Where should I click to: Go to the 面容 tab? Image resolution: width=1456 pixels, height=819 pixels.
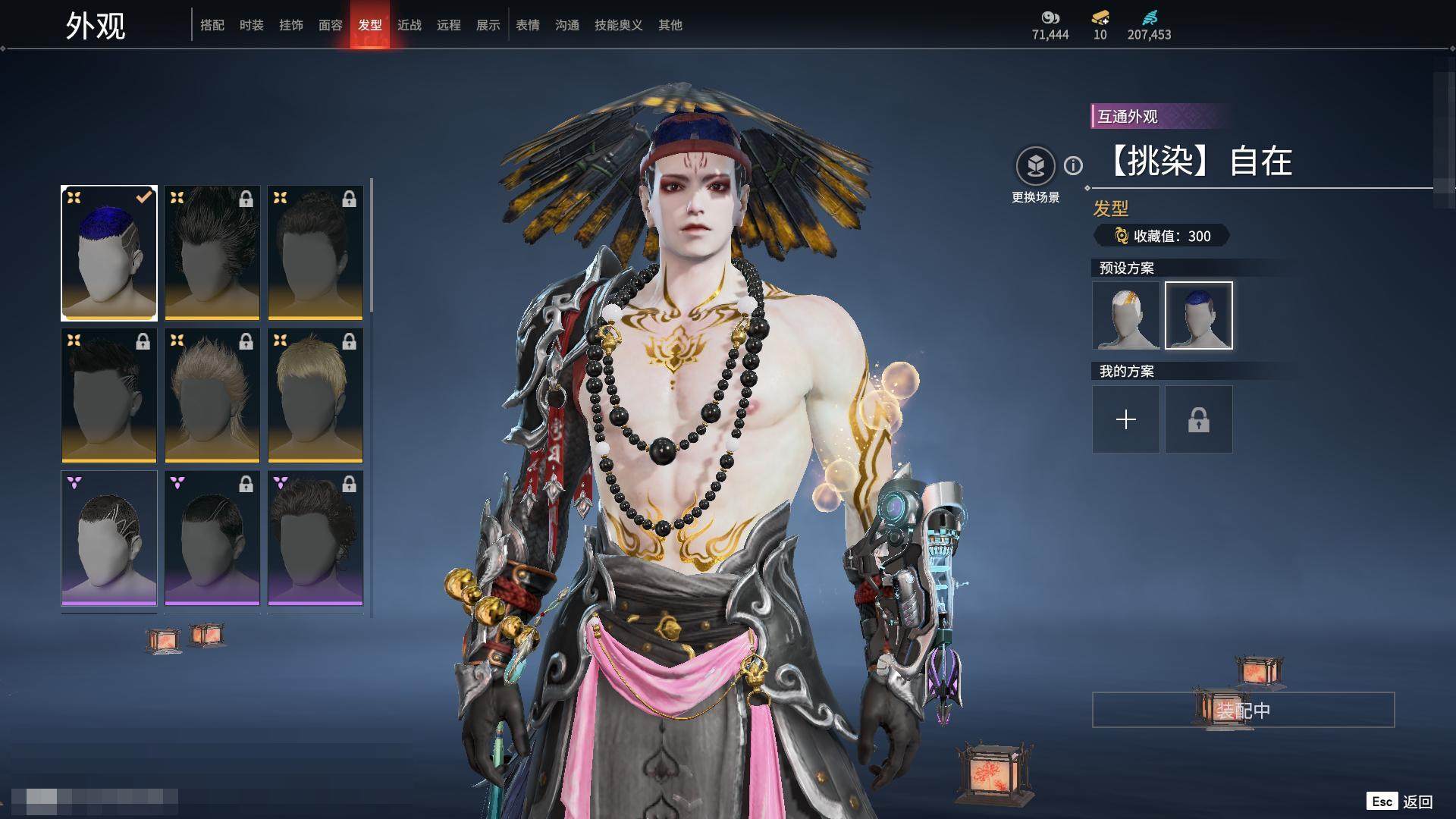click(x=331, y=25)
